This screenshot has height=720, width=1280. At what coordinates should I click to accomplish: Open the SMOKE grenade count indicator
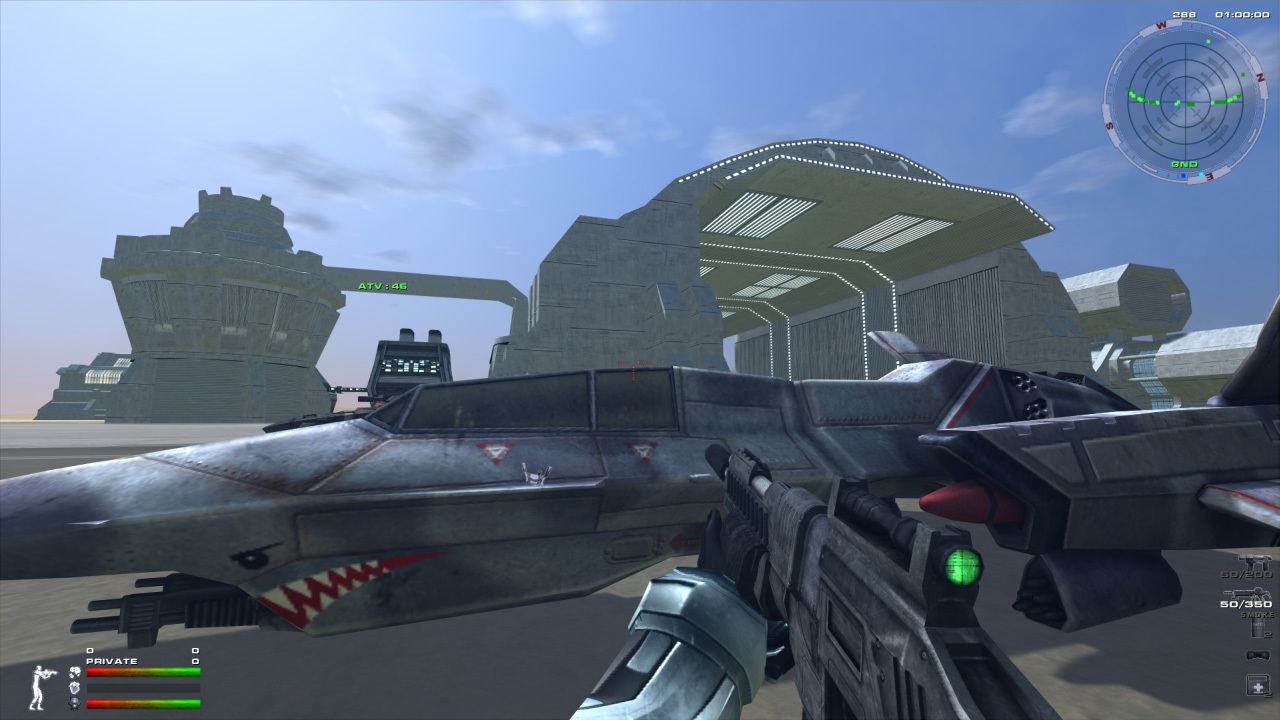coord(1257,614)
